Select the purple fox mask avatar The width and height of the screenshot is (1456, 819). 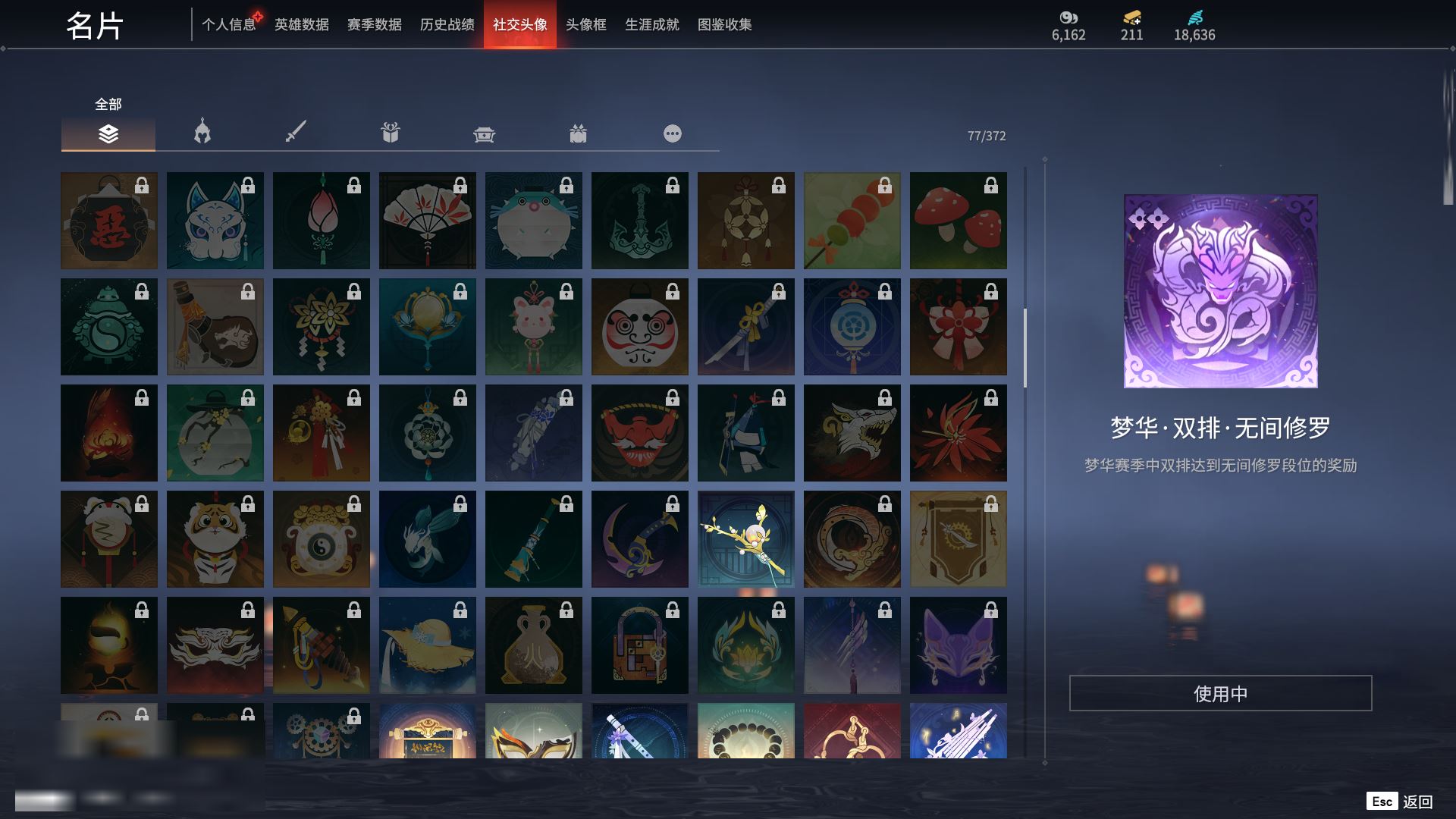(959, 645)
